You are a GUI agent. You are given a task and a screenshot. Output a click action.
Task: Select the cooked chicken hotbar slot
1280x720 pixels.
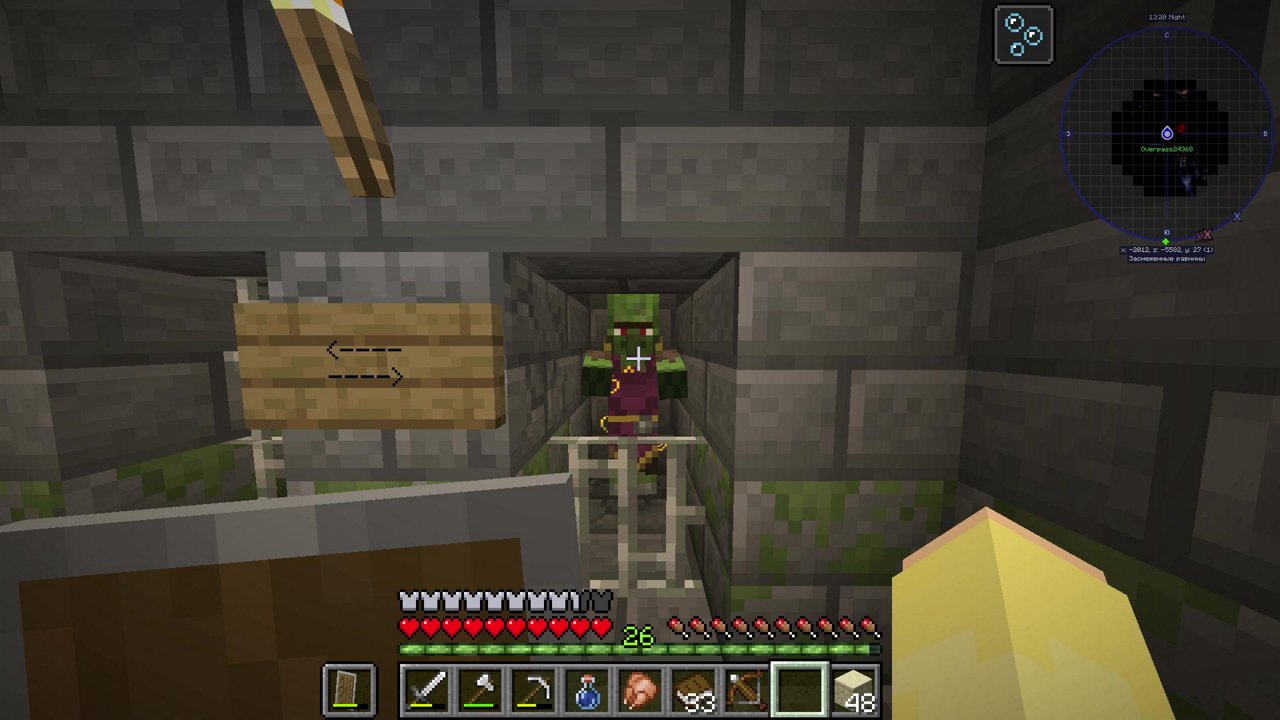(640, 691)
